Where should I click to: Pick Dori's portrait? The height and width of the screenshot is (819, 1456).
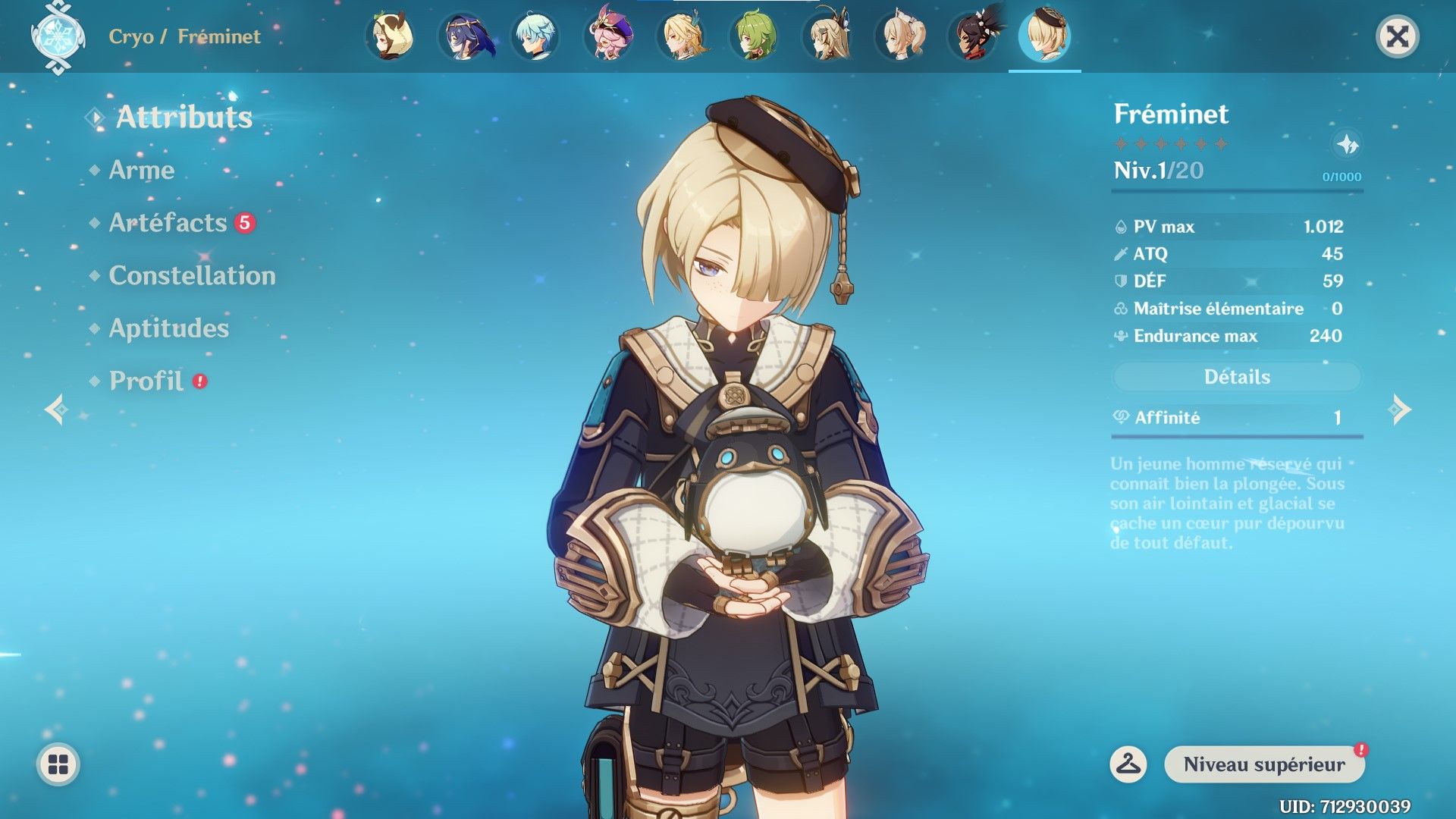pyautogui.click(x=608, y=36)
